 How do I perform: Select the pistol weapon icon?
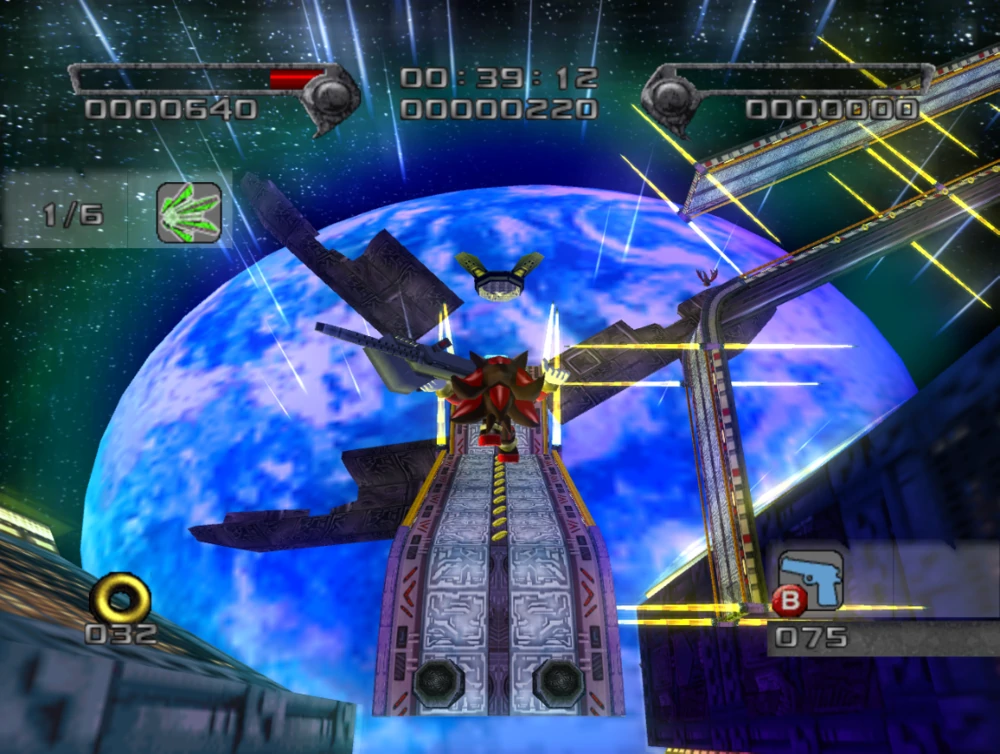coord(811,579)
